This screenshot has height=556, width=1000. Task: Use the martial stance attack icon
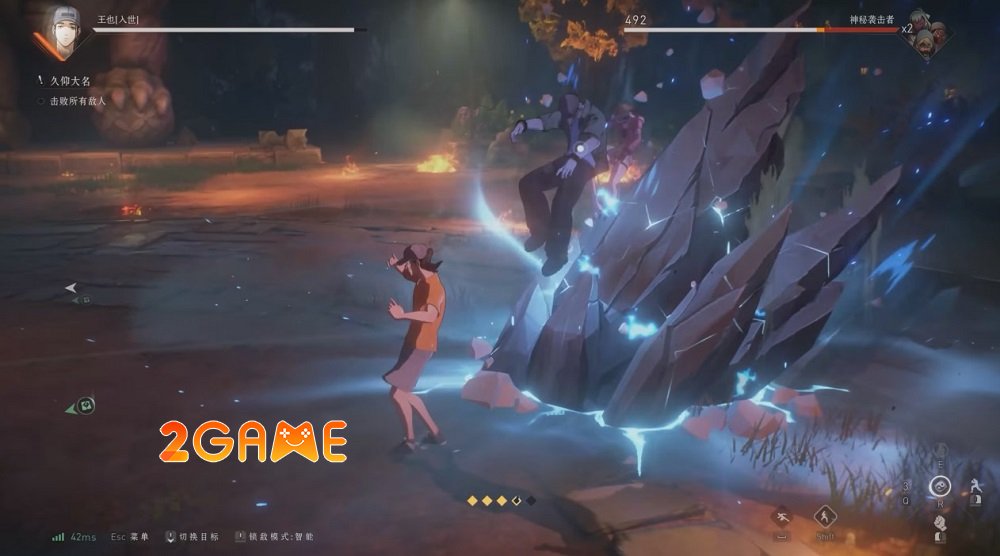[975, 487]
